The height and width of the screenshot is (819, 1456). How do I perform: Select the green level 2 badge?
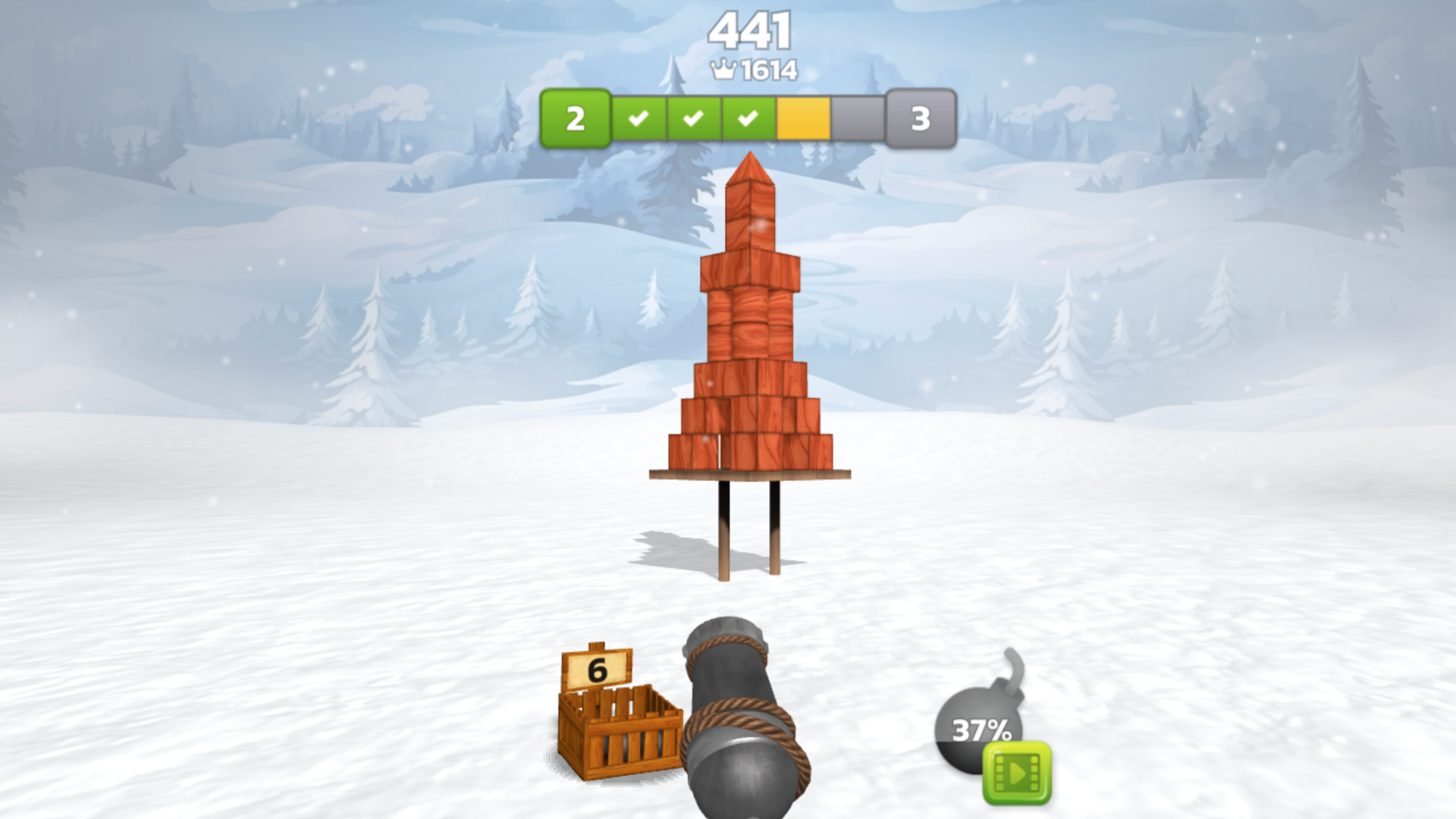click(575, 117)
